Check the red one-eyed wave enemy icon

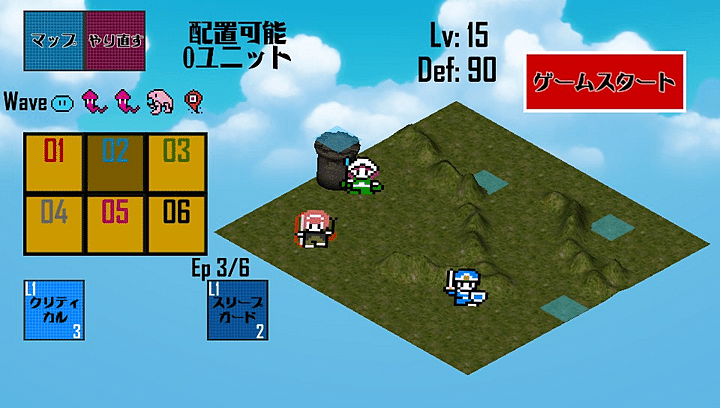click(192, 100)
